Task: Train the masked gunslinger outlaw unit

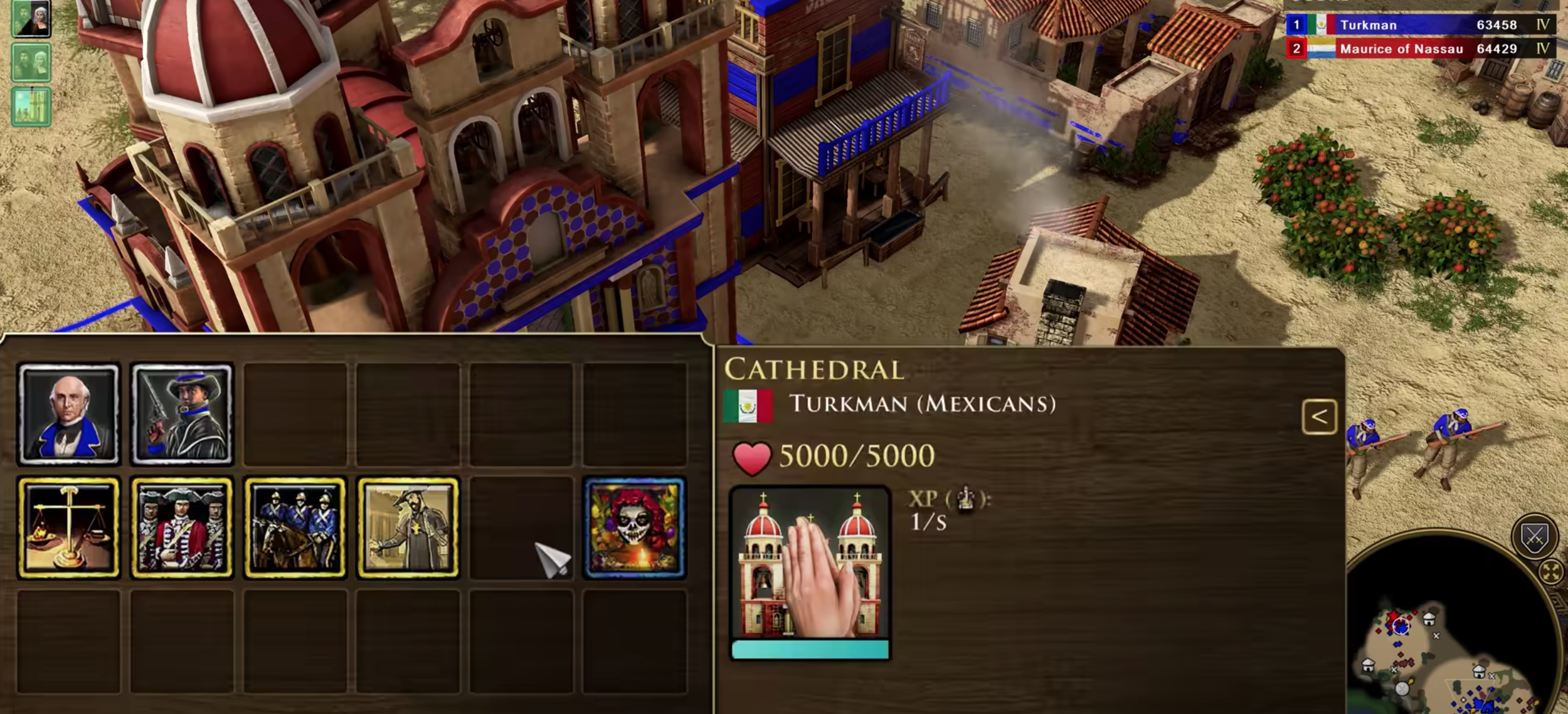Action: click(x=182, y=414)
